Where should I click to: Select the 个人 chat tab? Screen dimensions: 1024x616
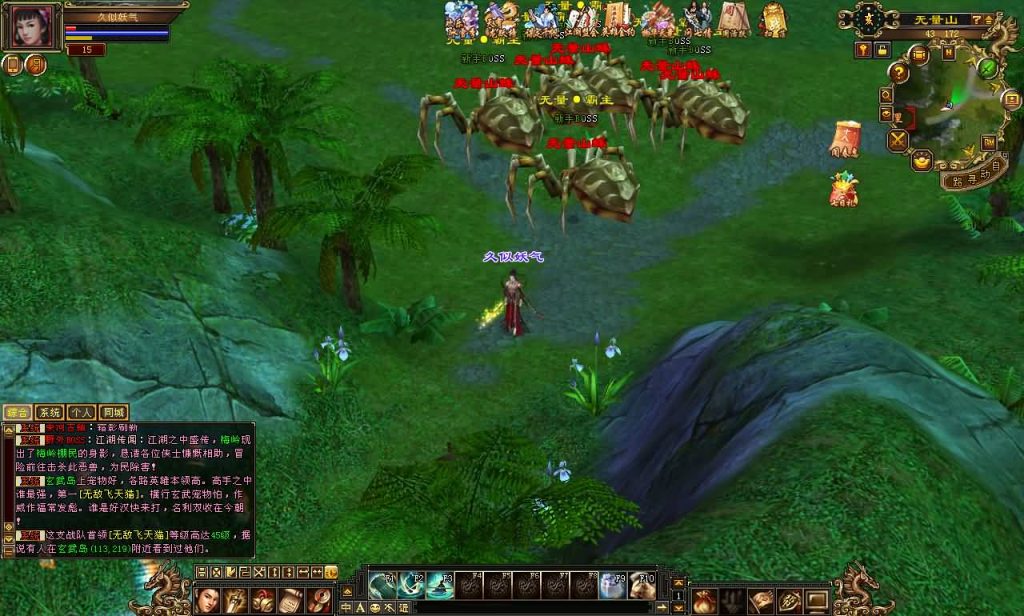[82, 412]
